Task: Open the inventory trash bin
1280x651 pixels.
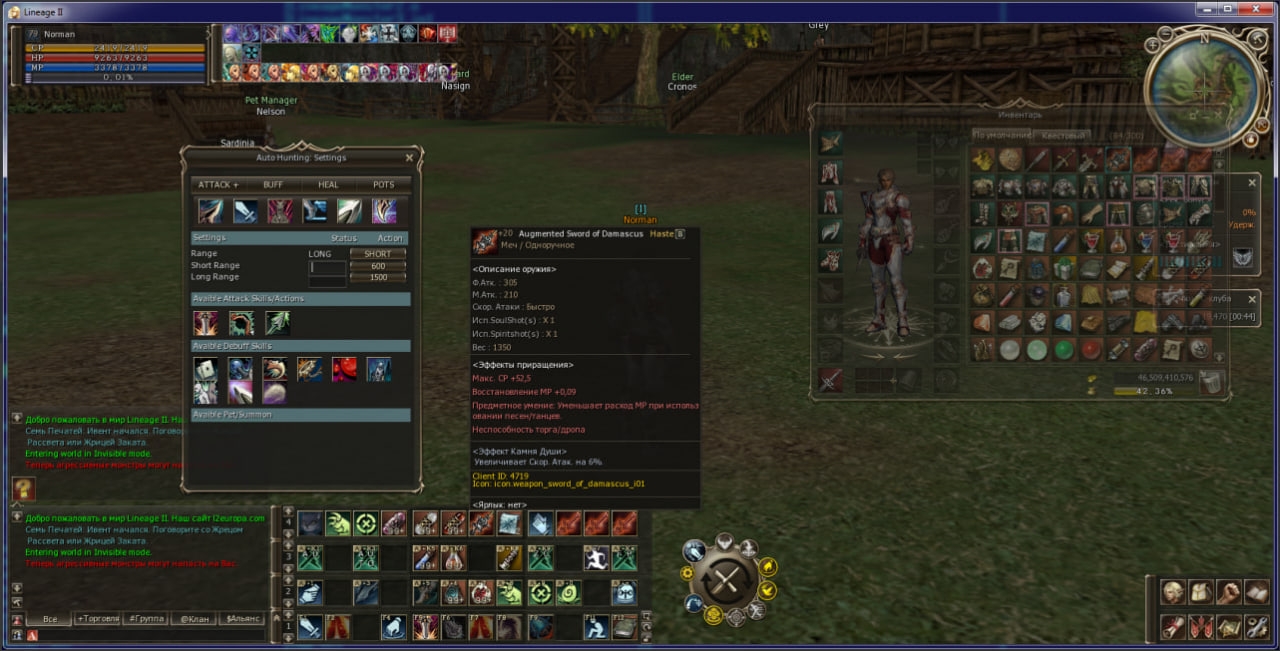Action: (x=1211, y=382)
